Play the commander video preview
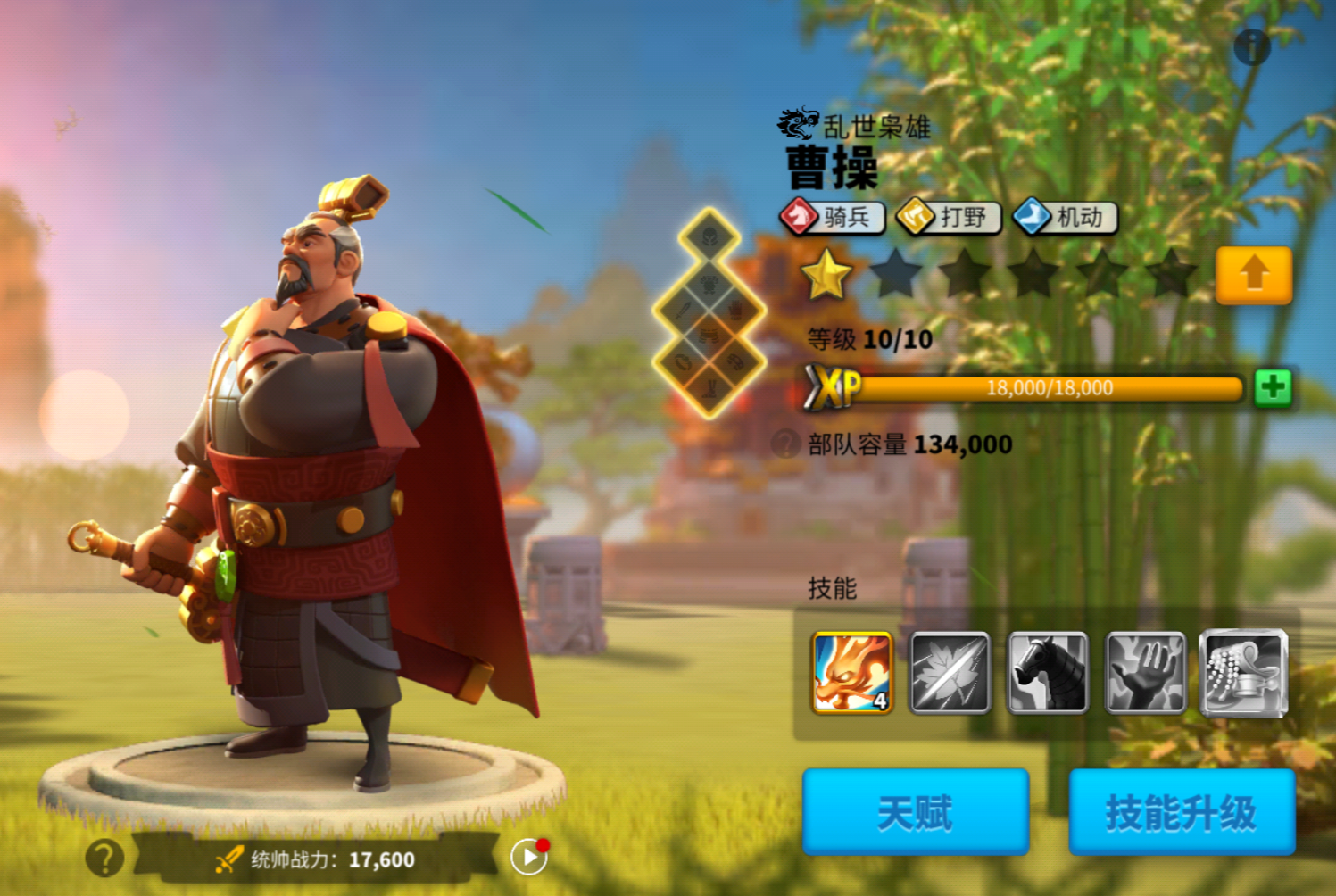 [529, 858]
